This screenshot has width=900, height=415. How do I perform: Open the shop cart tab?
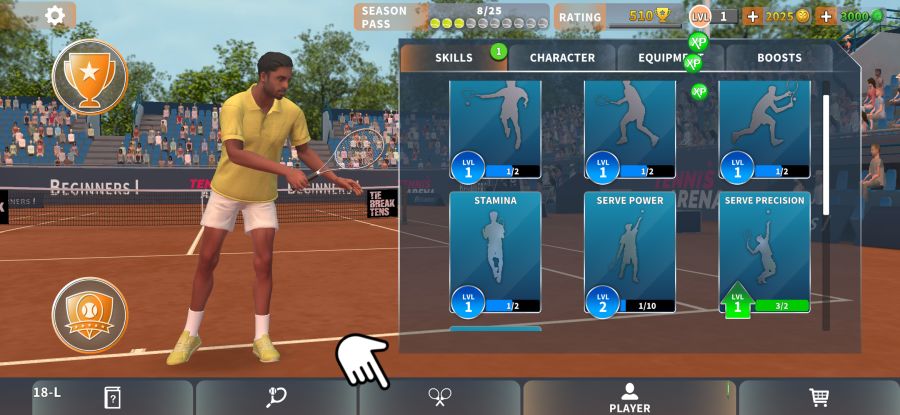point(819,397)
